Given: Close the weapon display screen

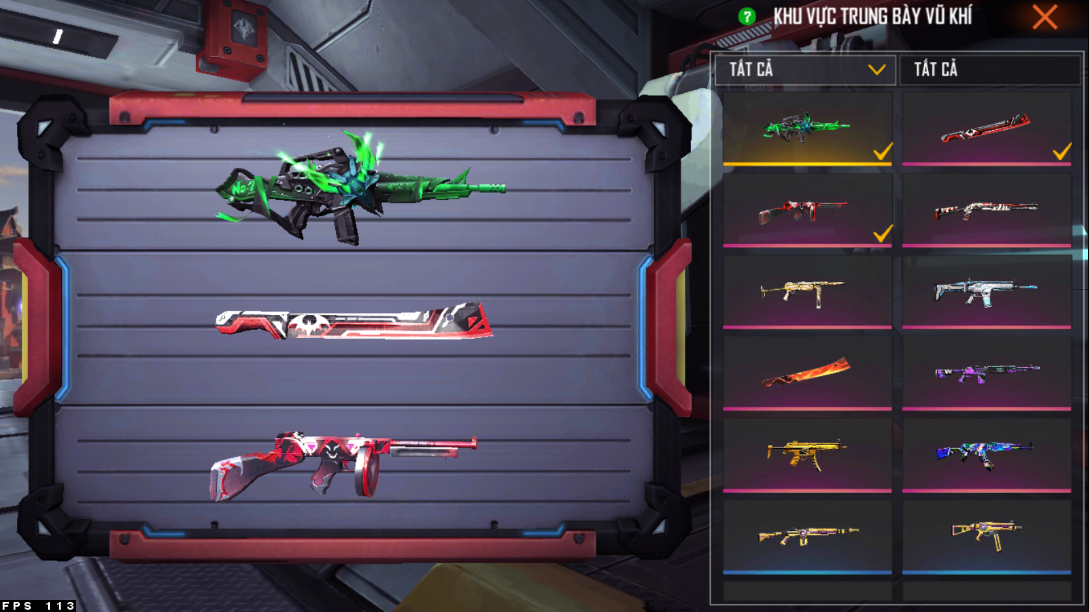Looking at the screenshot, I should (x=1045, y=17).
